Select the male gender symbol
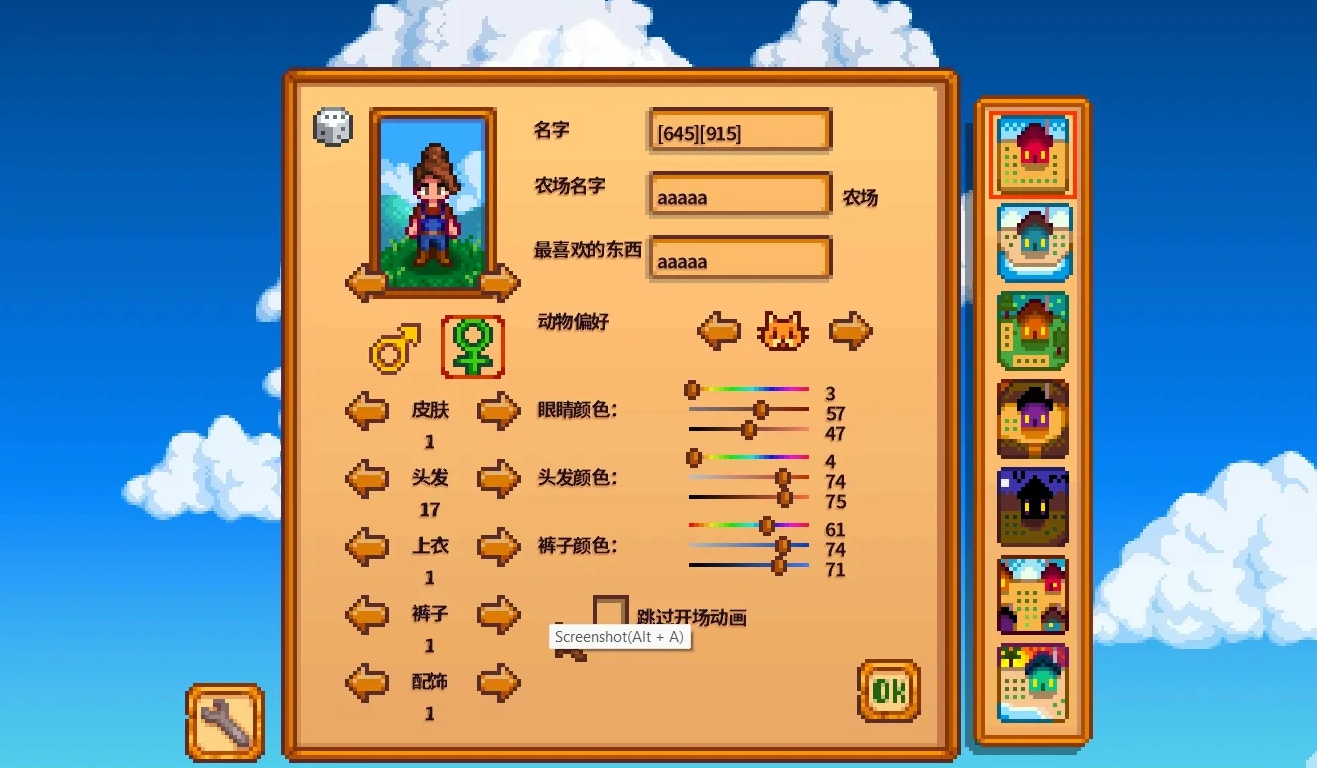This screenshot has height=768, width=1317. pyautogui.click(x=394, y=349)
